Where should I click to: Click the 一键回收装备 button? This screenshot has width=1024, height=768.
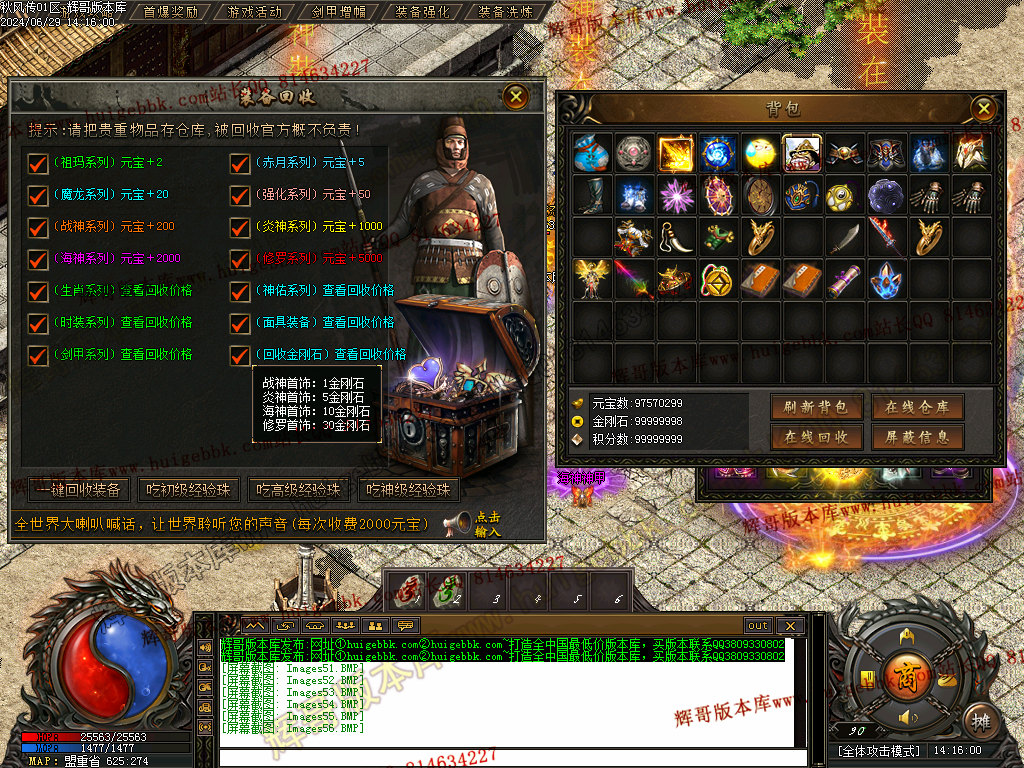point(79,490)
